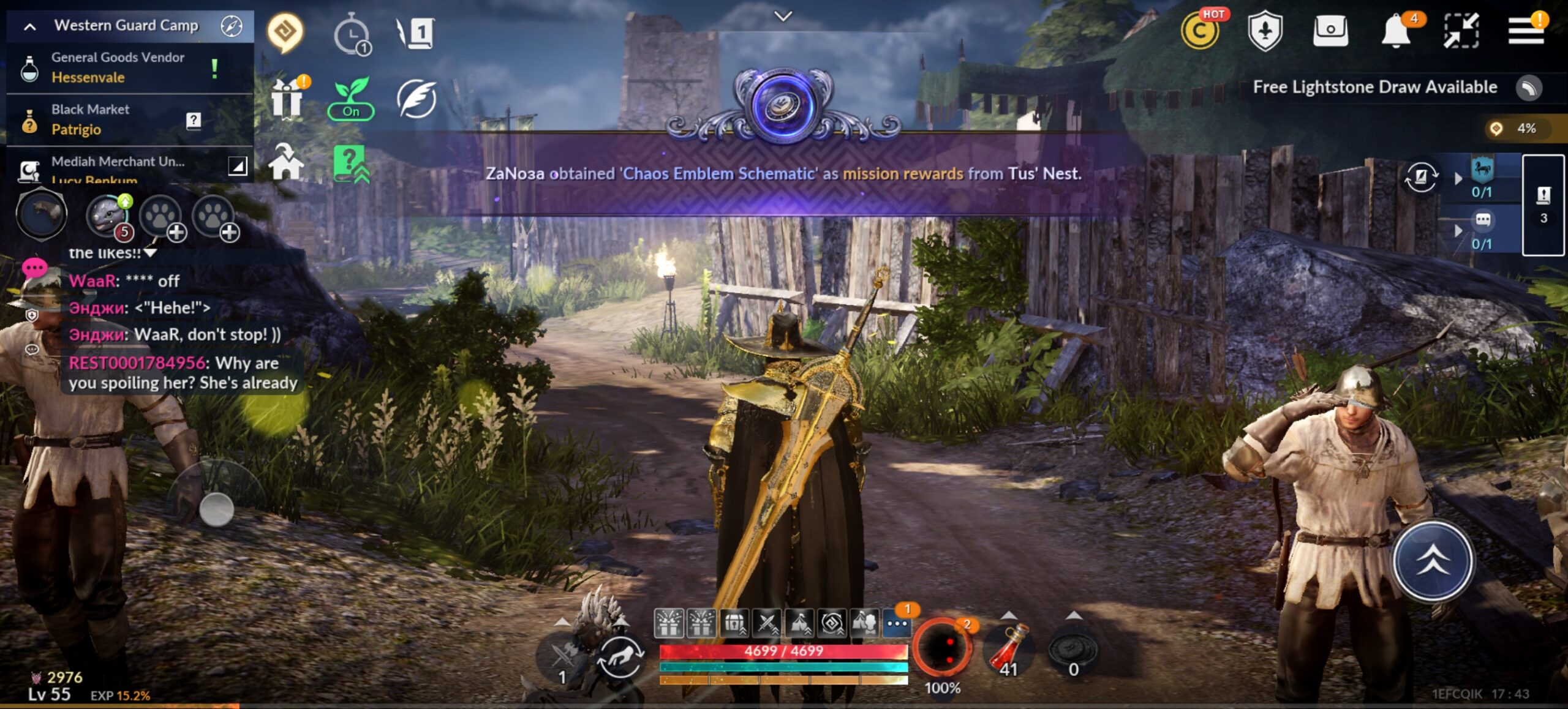Open the gift box rewards icon

287,99
